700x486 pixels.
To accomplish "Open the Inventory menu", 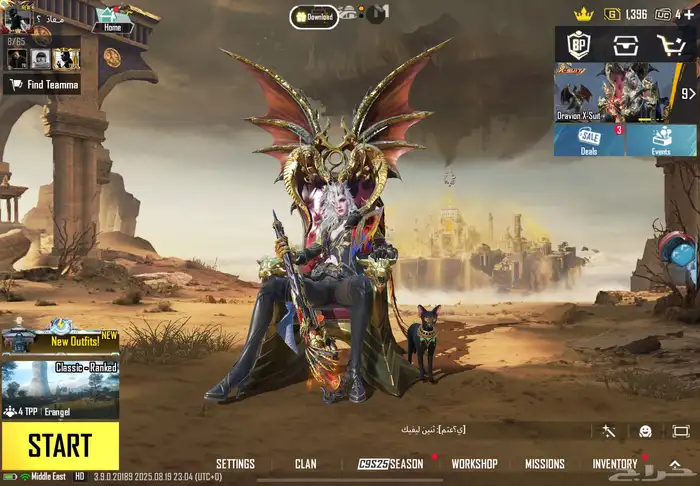I will [x=615, y=465].
